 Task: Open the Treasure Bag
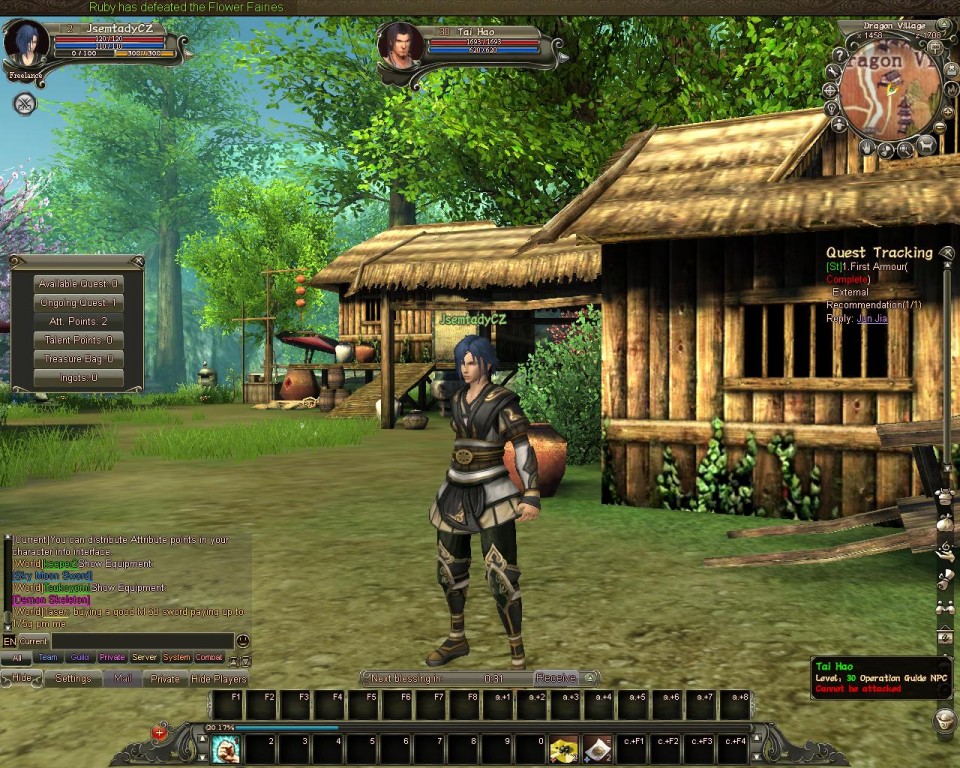[x=78, y=359]
